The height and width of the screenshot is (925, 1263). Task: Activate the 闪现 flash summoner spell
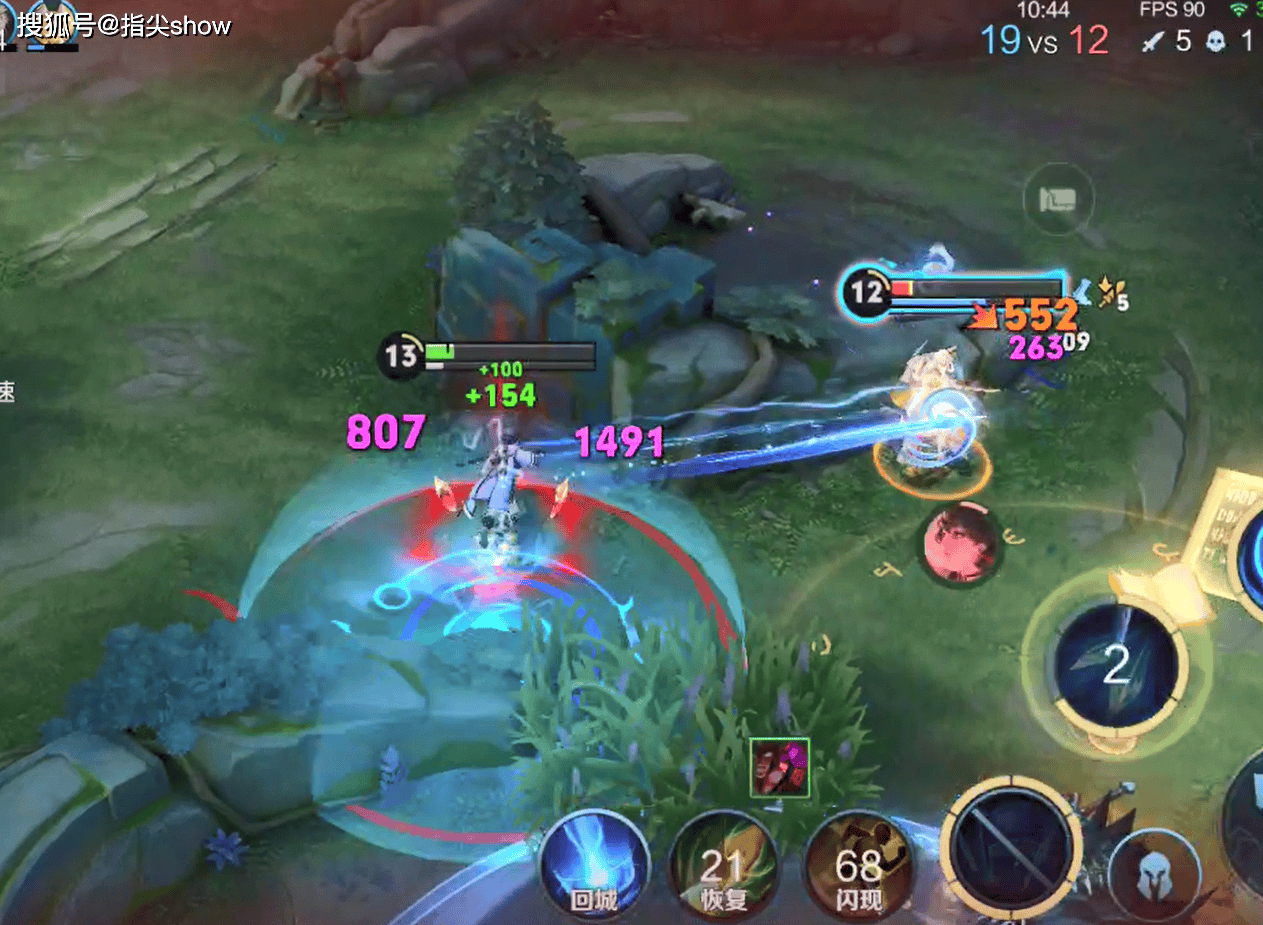click(x=858, y=866)
